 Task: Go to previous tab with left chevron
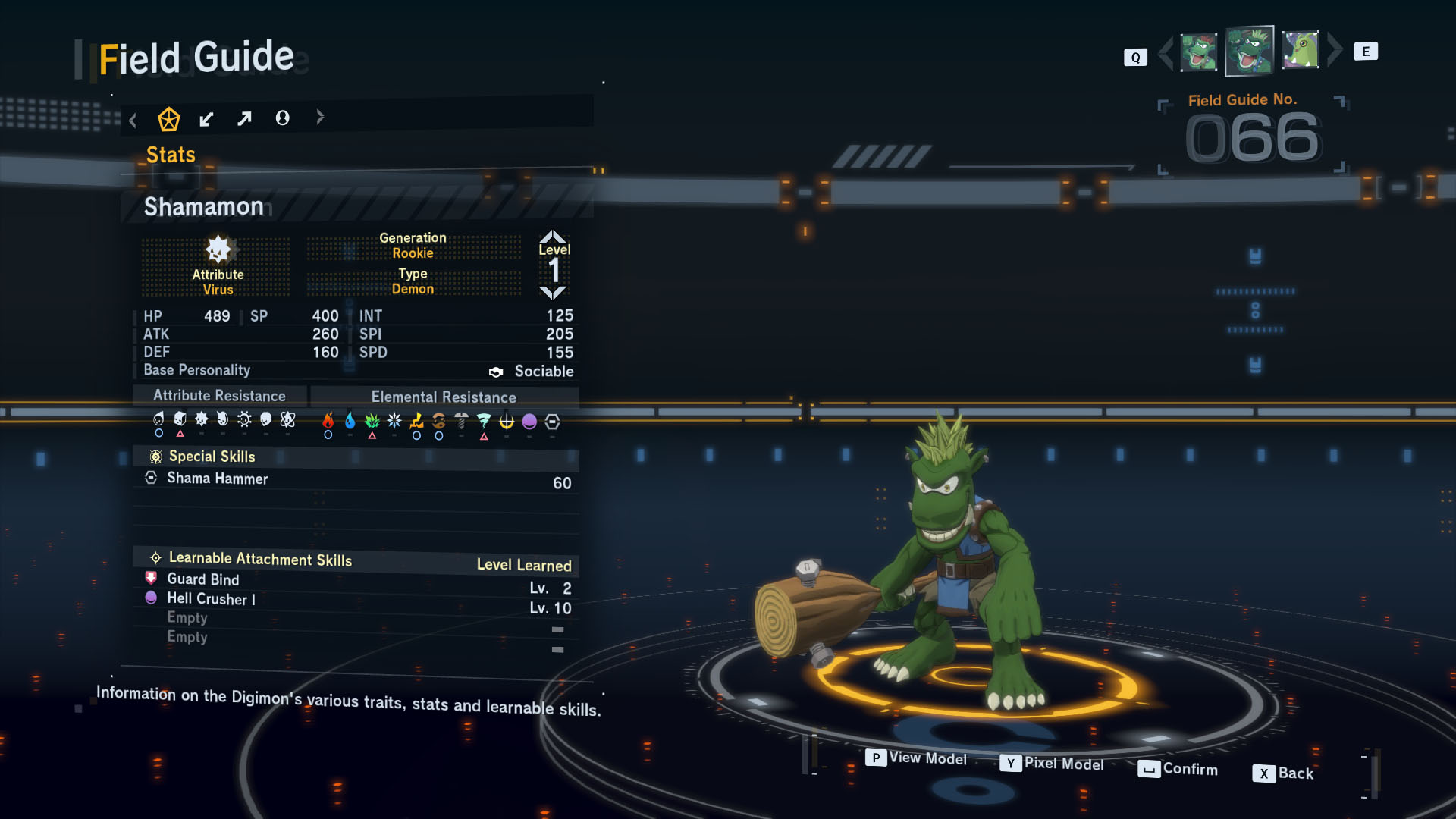[133, 120]
